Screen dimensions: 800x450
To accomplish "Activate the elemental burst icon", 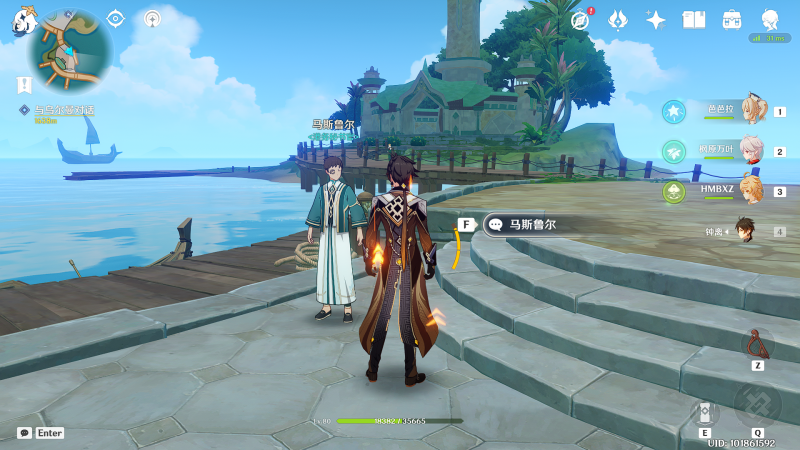I will pos(757,405).
